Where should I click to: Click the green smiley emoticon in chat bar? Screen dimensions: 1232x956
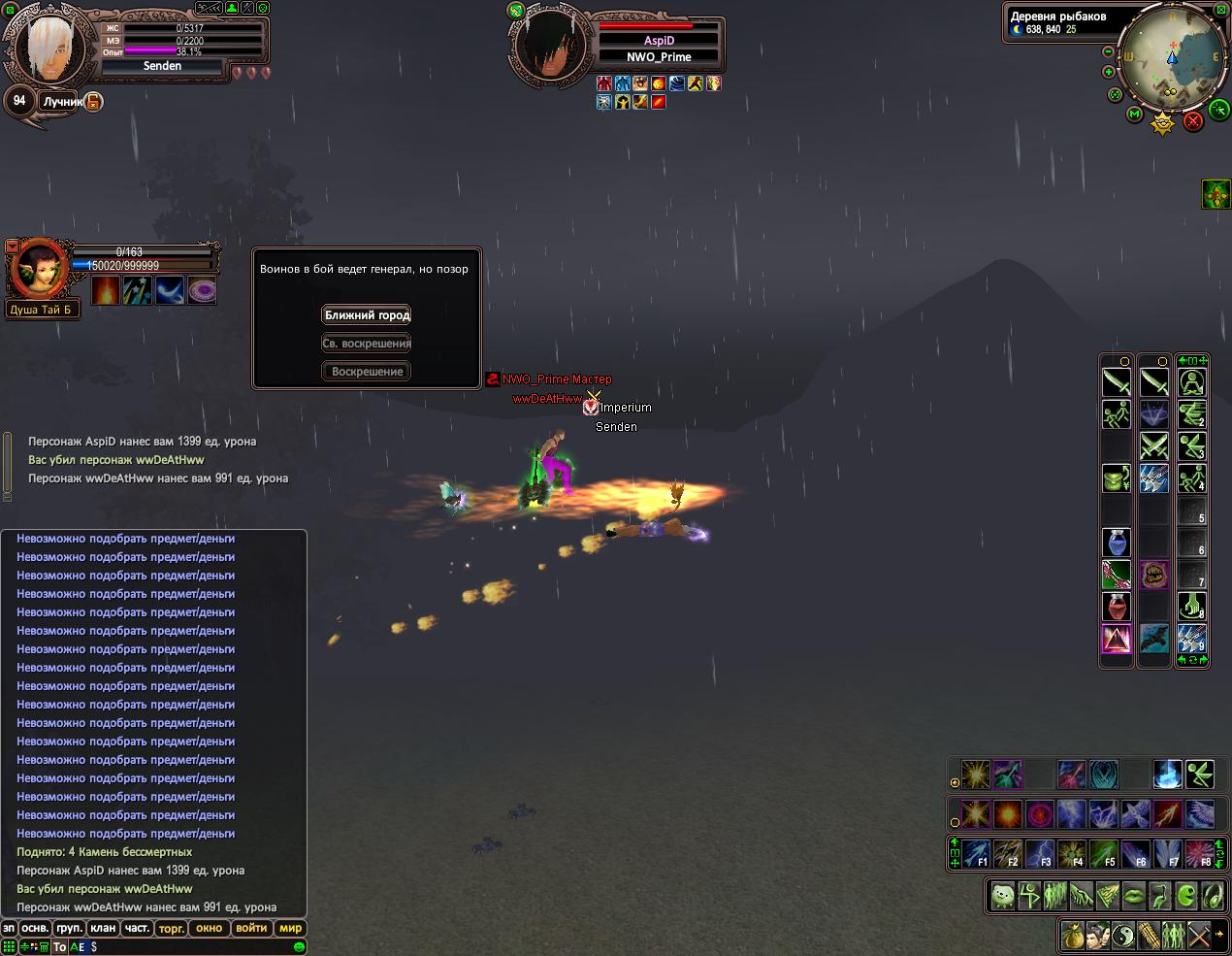click(x=299, y=946)
